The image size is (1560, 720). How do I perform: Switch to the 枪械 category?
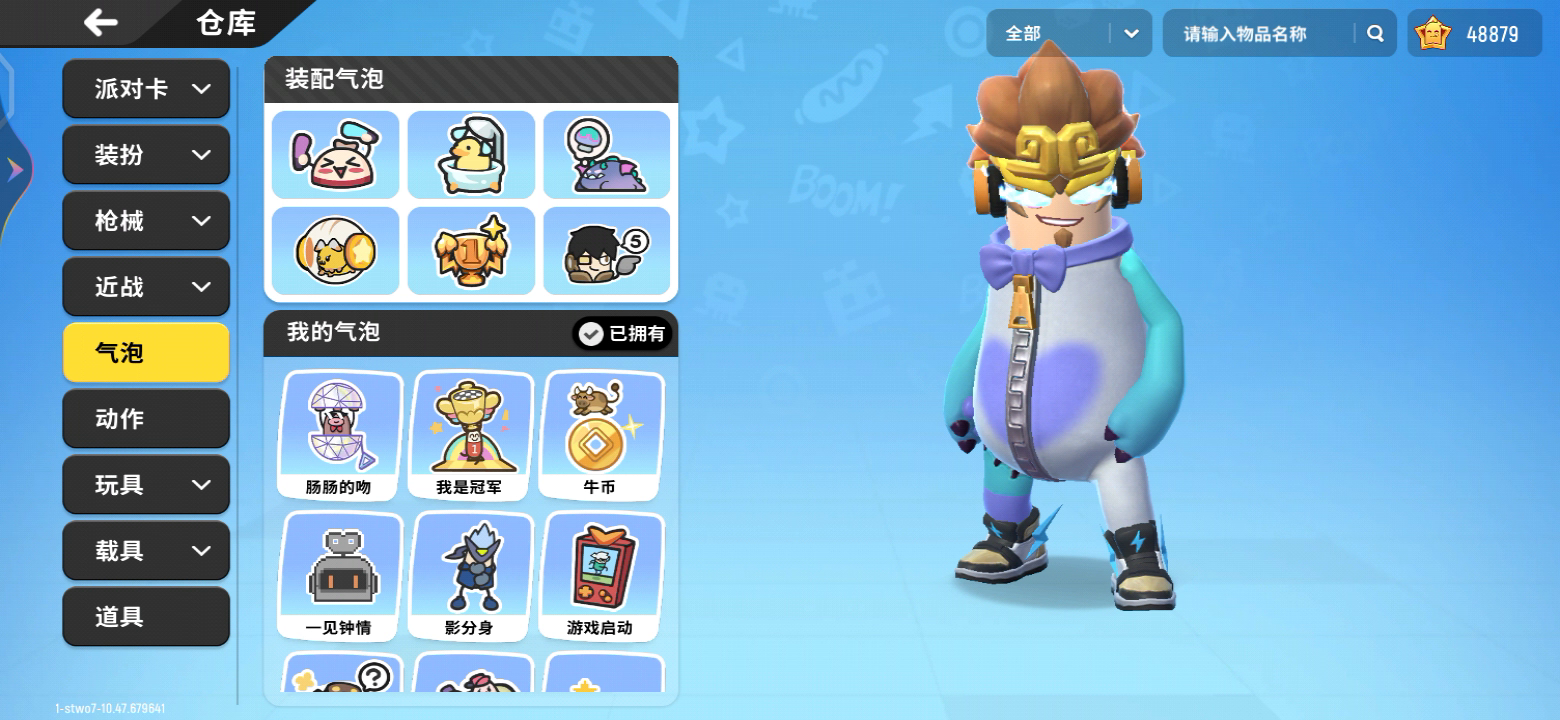[146, 221]
